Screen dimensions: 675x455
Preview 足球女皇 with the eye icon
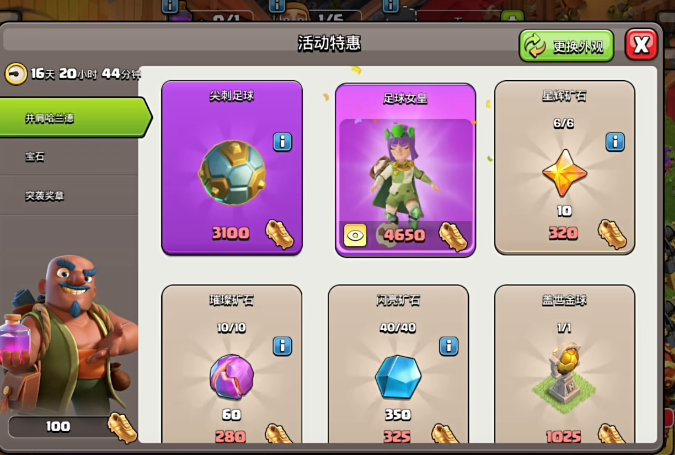pyautogui.click(x=355, y=234)
